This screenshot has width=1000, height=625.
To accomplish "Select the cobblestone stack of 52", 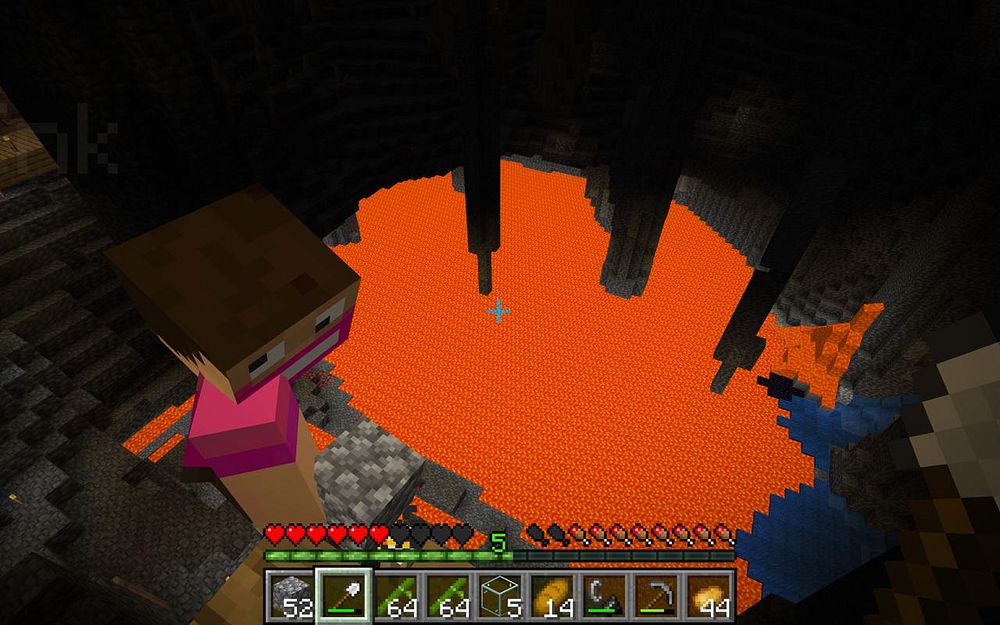I will [292, 594].
